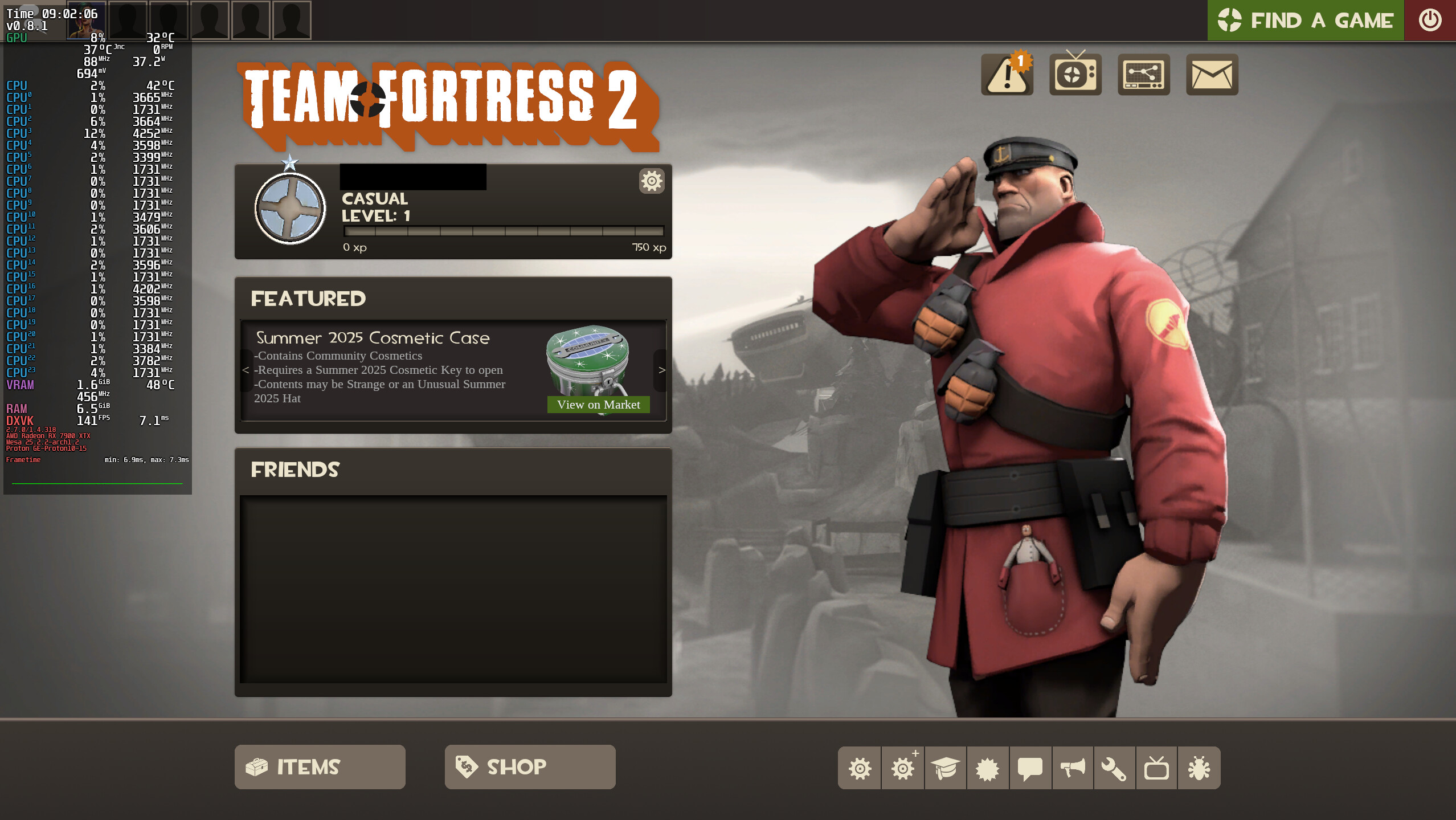Open the Shop

click(x=530, y=767)
